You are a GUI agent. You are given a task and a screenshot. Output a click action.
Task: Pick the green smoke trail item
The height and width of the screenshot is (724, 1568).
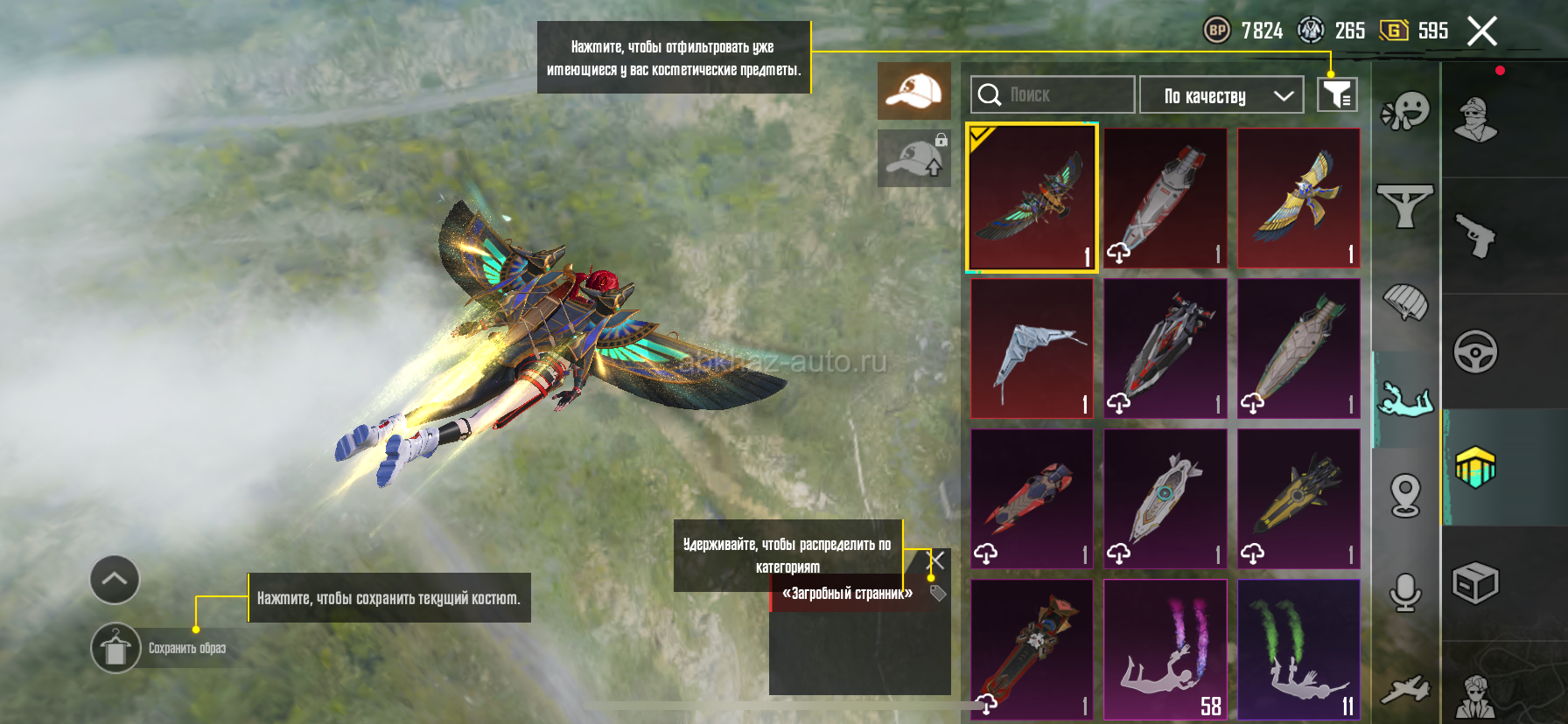click(x=1298, y=649)
